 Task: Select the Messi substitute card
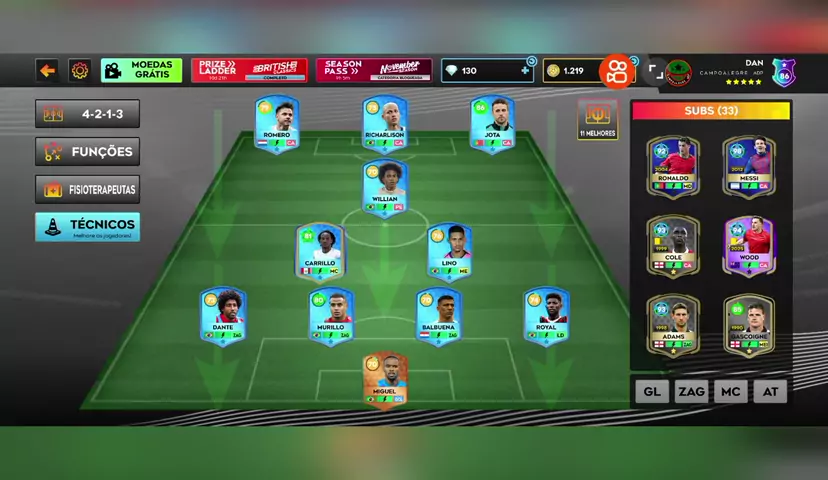(x=749, y=166)
